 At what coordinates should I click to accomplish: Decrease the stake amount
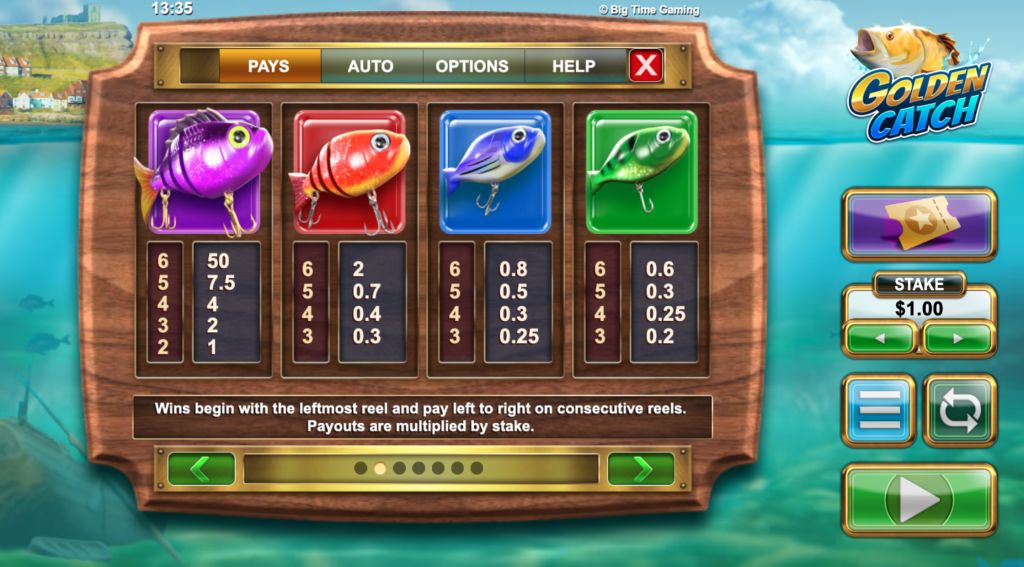[x=880, y=338]
